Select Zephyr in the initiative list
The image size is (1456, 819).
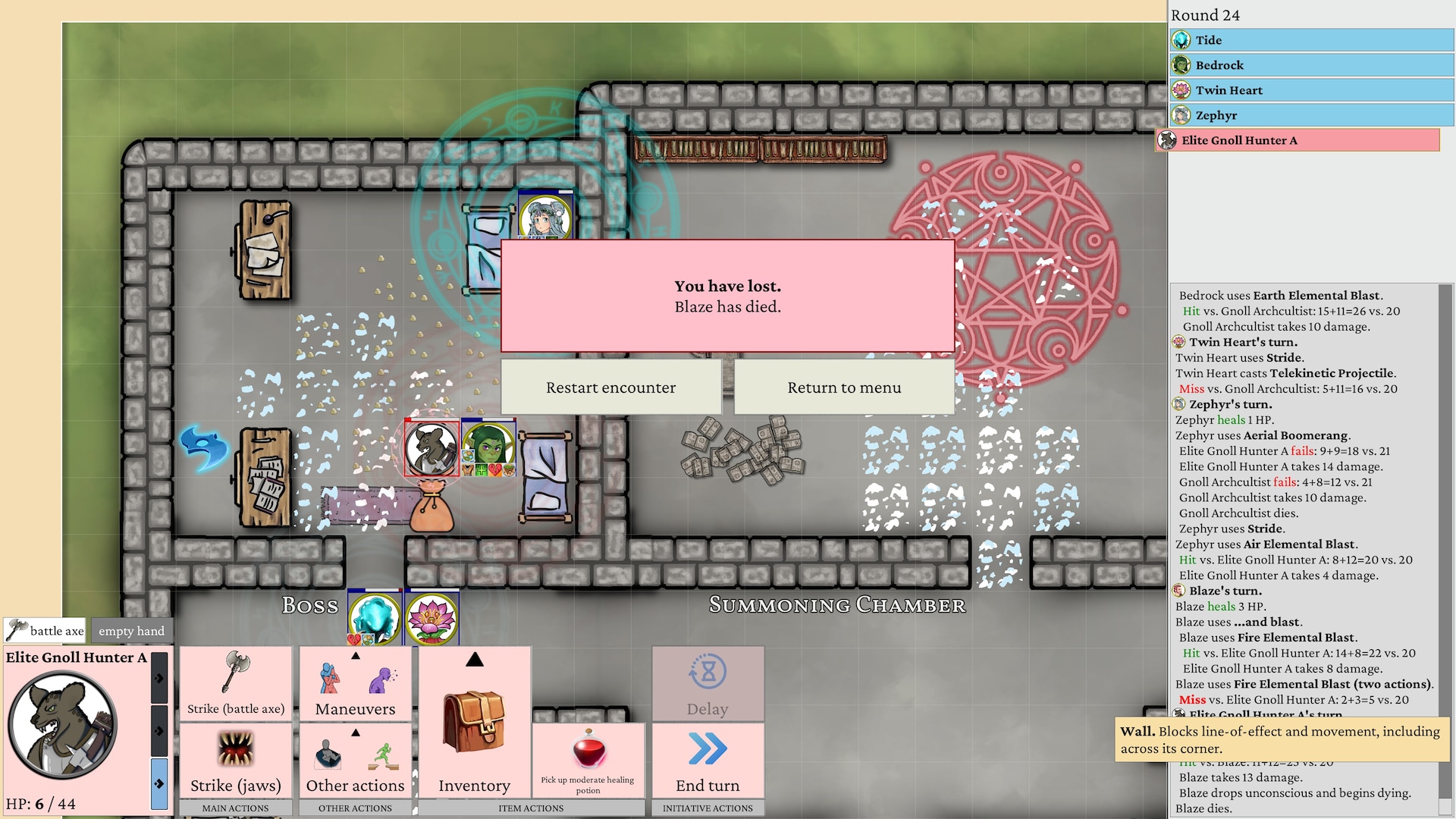[1310, 115]
